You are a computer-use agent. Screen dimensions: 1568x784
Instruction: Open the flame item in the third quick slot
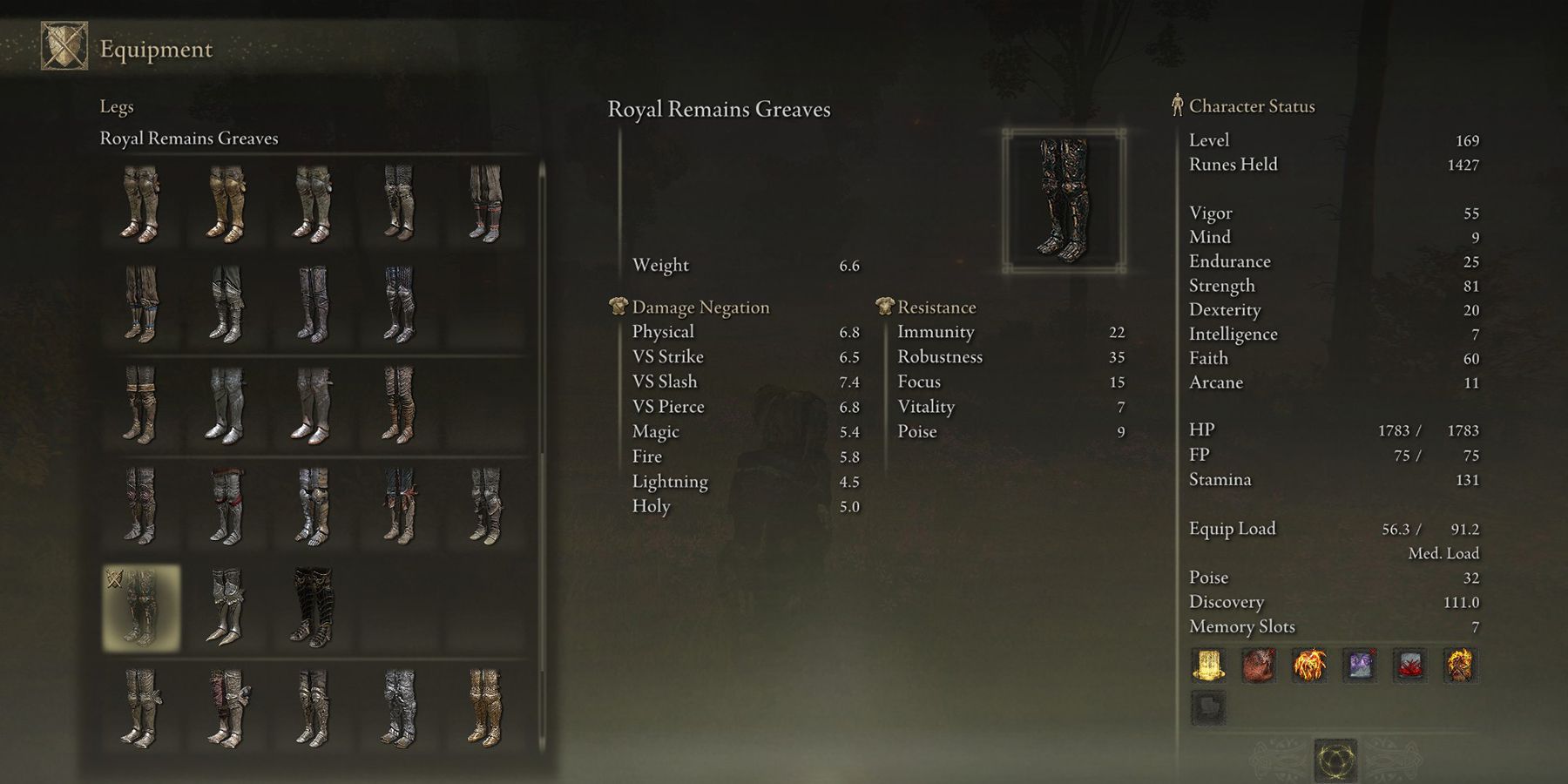1311,666
